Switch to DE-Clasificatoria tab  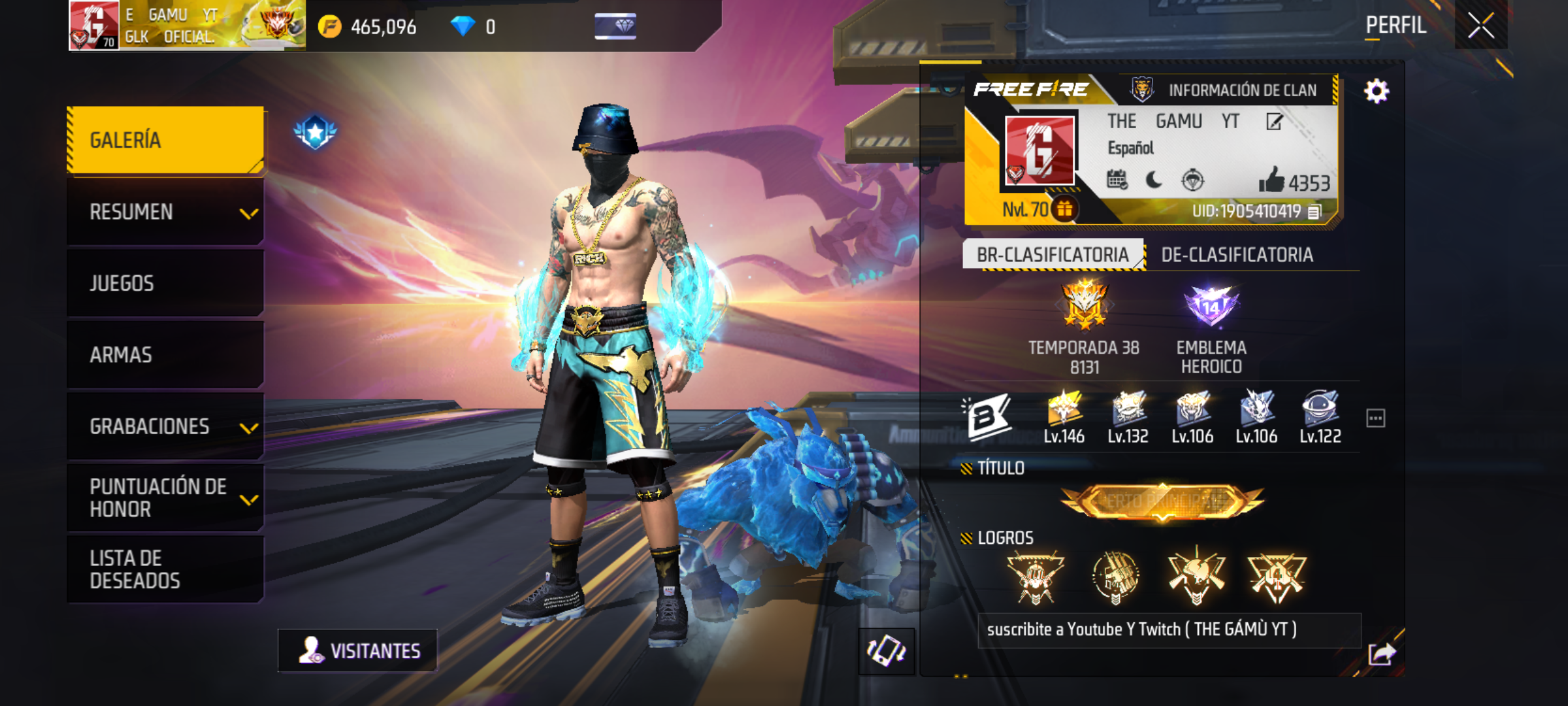click(x=1237, y=255)
